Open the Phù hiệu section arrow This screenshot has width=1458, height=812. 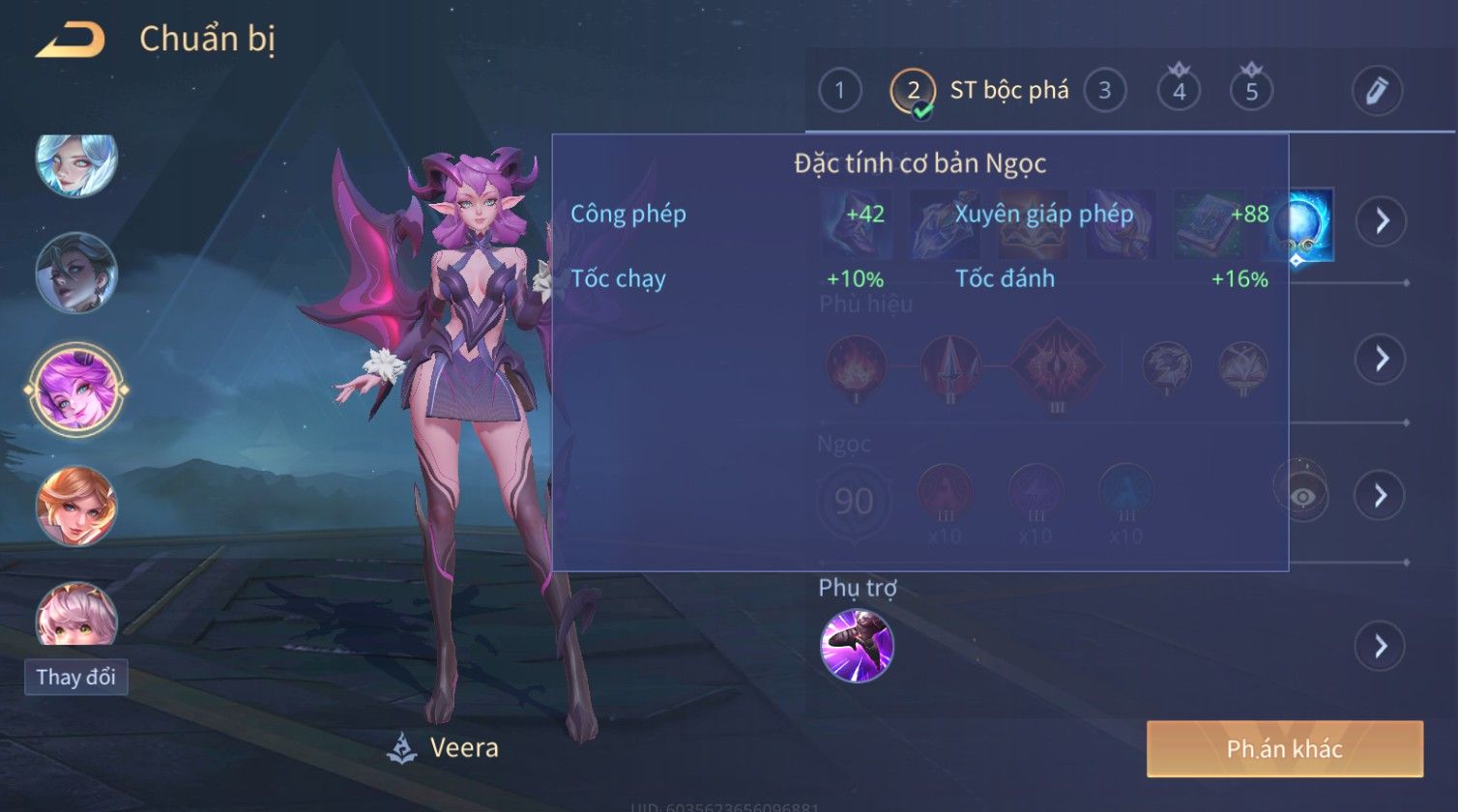1381,359
